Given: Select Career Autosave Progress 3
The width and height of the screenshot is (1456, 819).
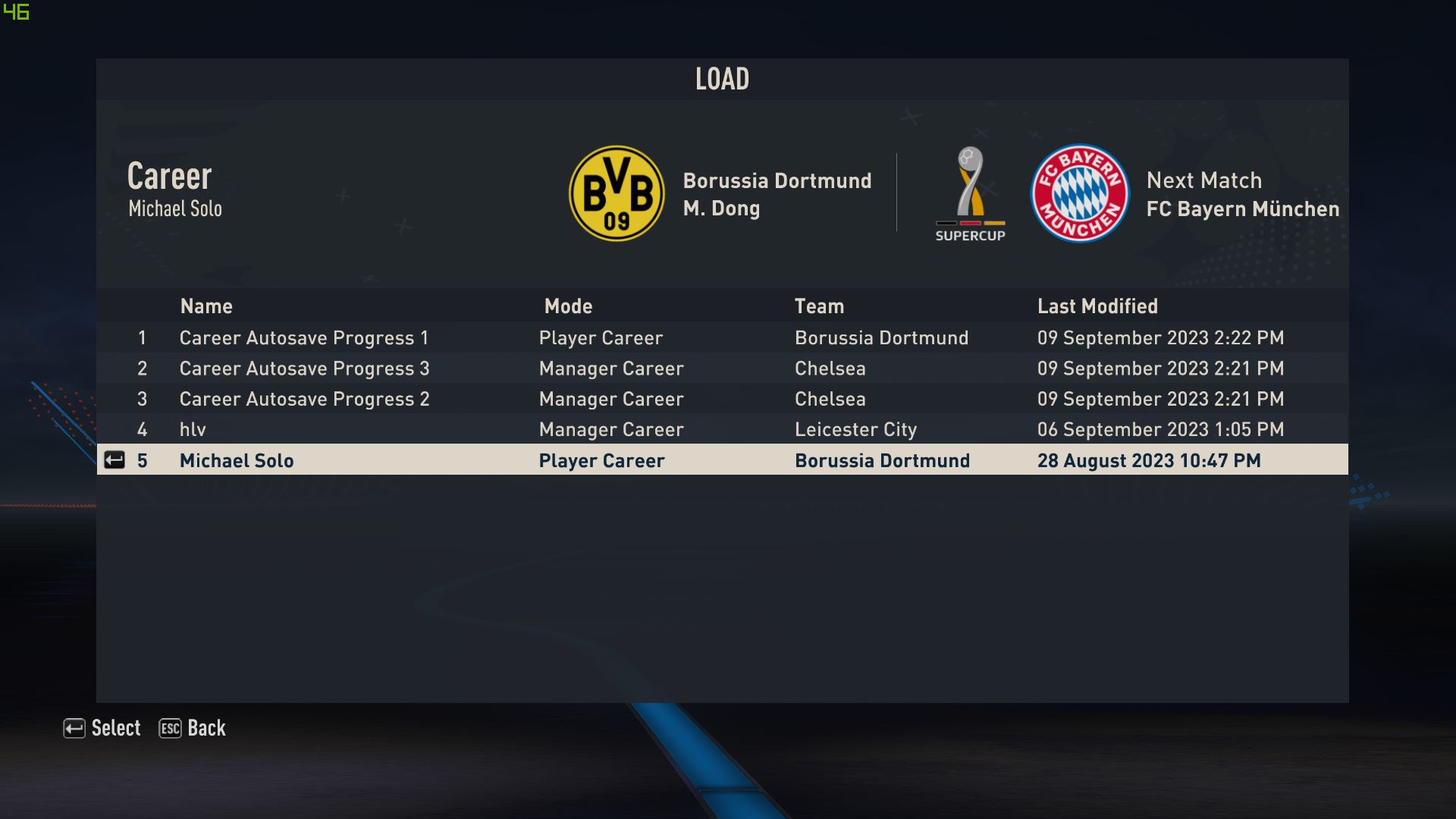Looking at the screenshot, I should 303,369.
